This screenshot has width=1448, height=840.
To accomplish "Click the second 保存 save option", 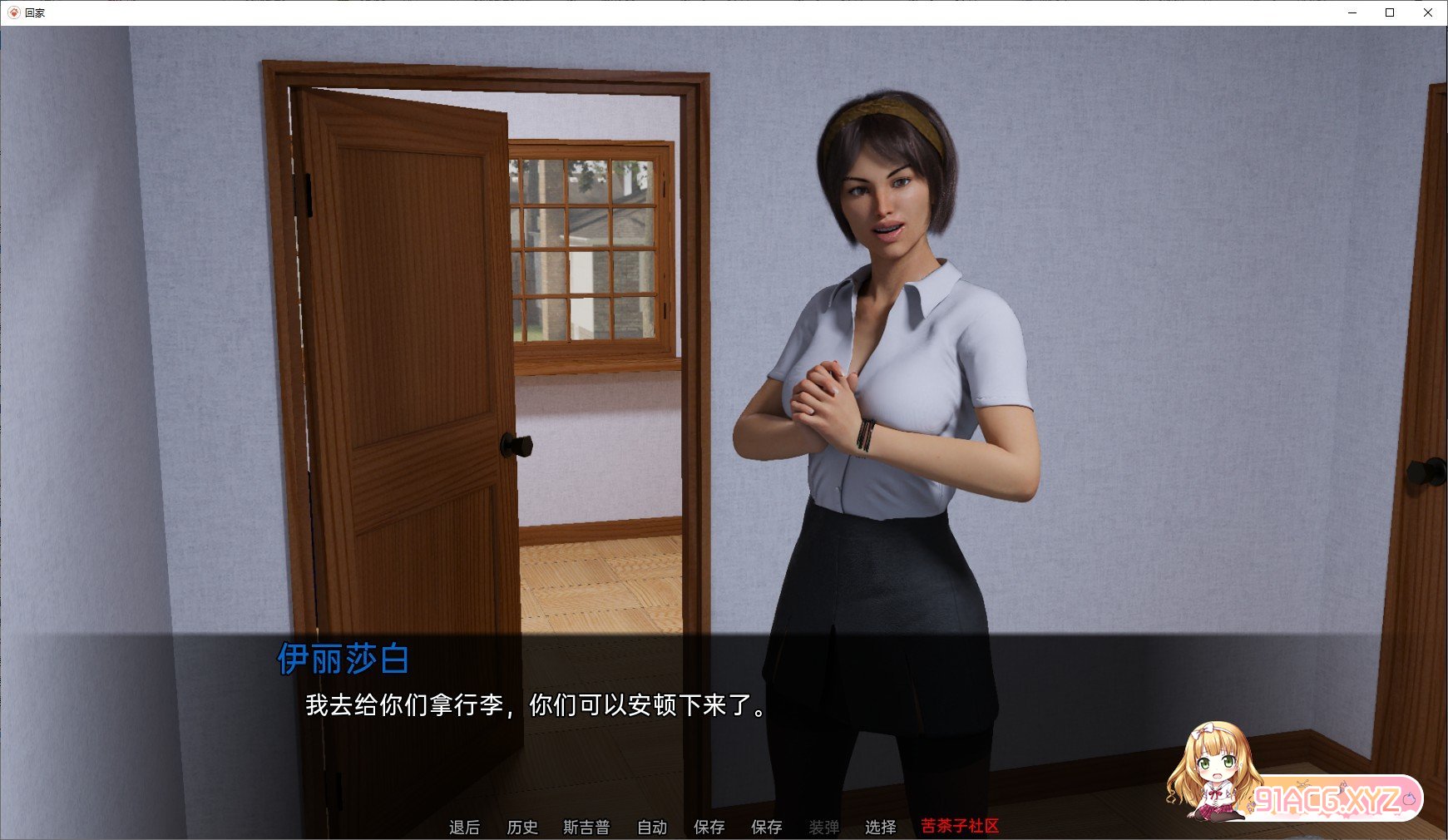I will [766, 828].
